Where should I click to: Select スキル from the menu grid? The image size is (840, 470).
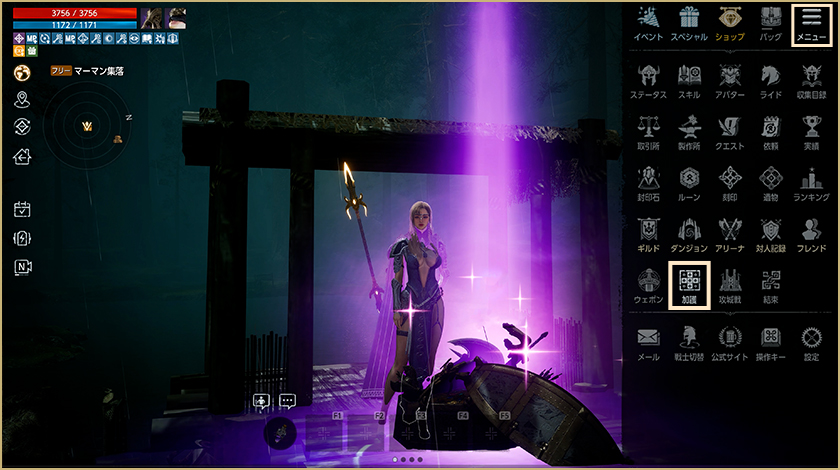[688, 80]
